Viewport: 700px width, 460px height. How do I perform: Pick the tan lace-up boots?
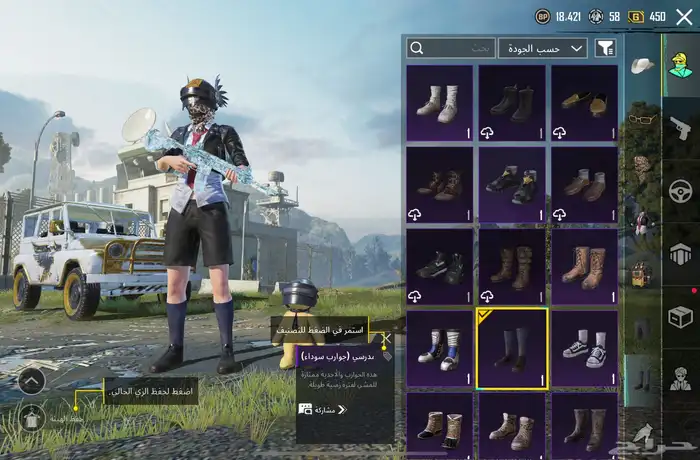coord(584,266)
